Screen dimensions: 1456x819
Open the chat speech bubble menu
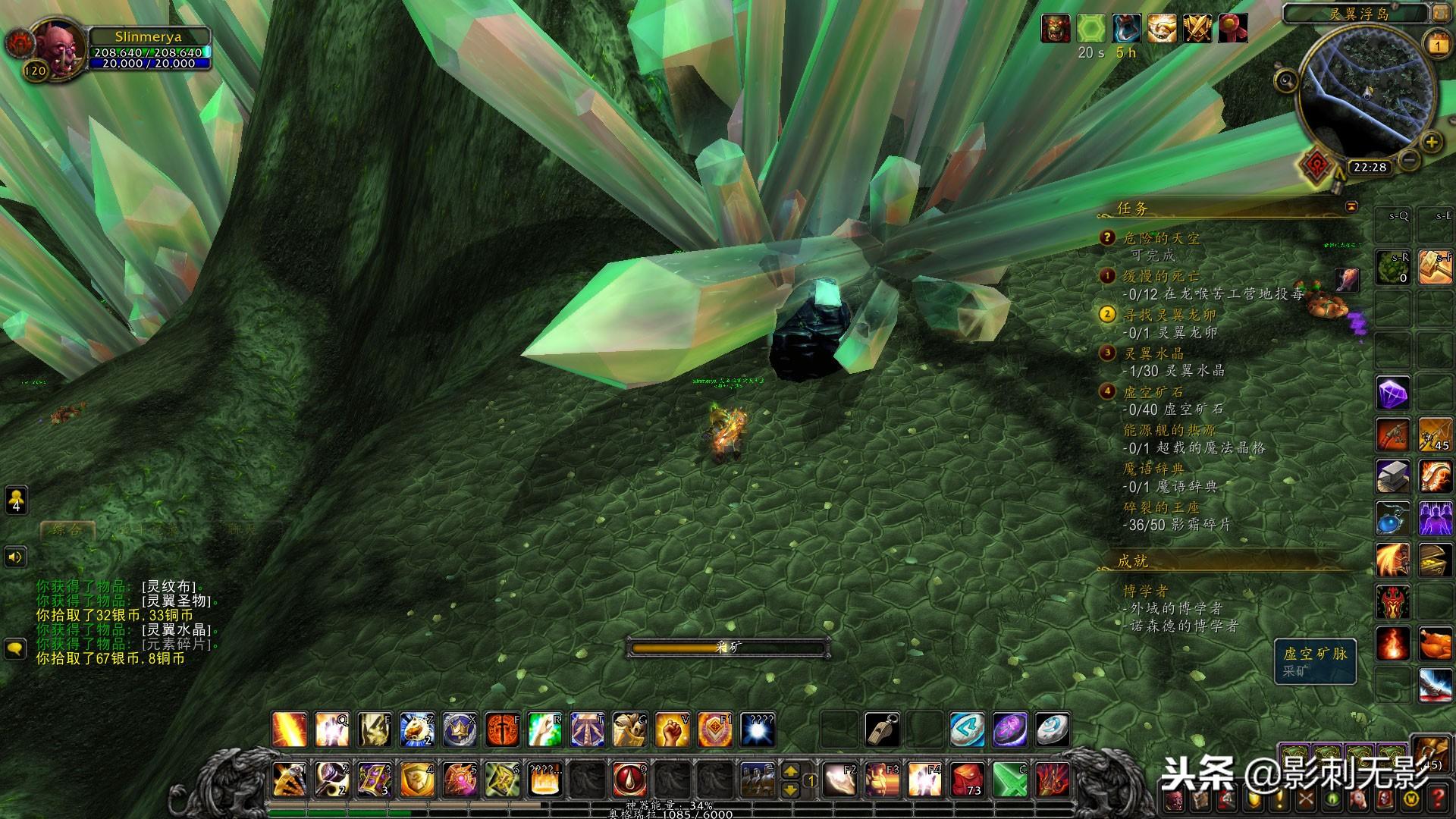point(16,649)
